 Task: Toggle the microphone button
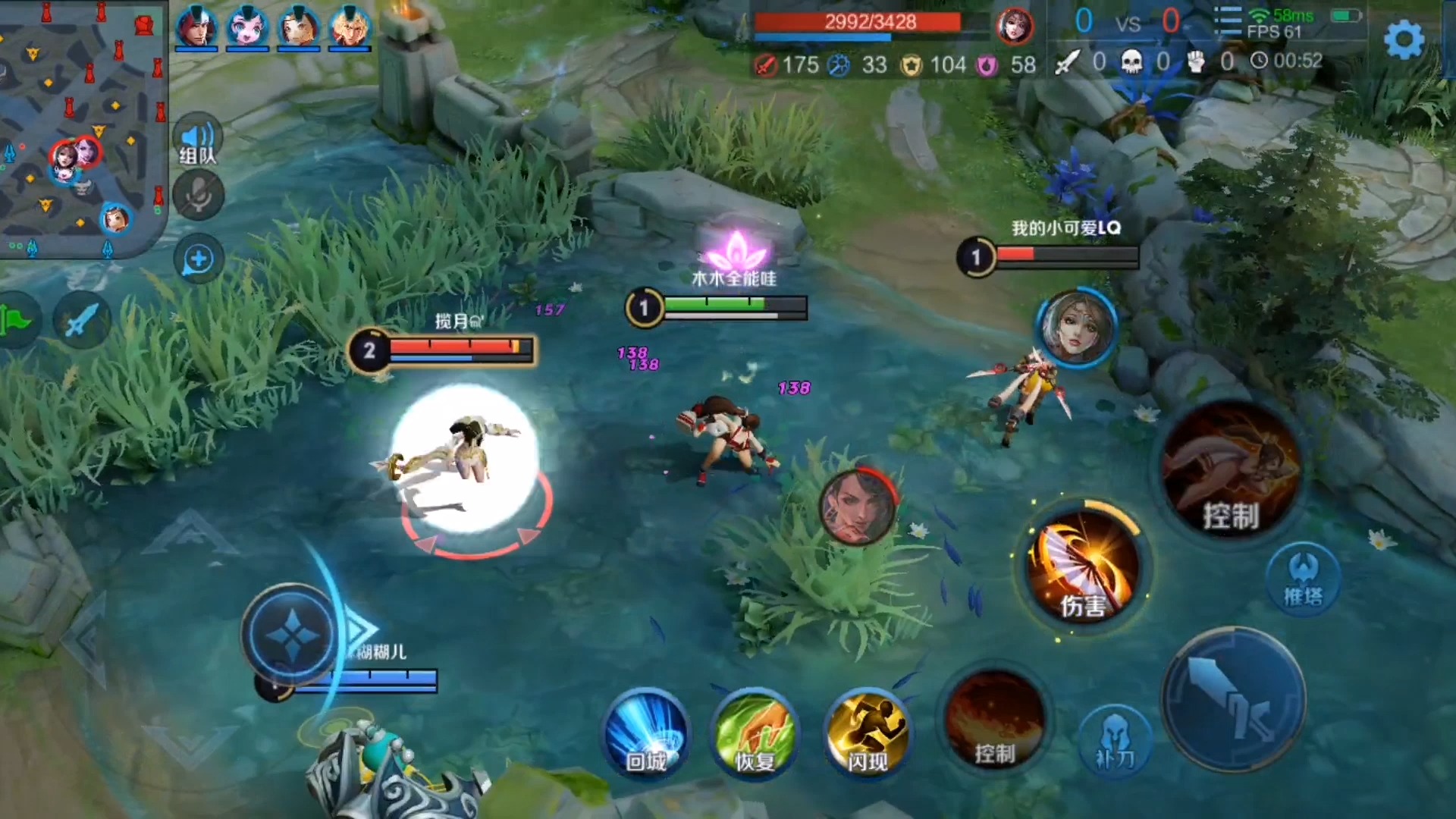[198, 196]
